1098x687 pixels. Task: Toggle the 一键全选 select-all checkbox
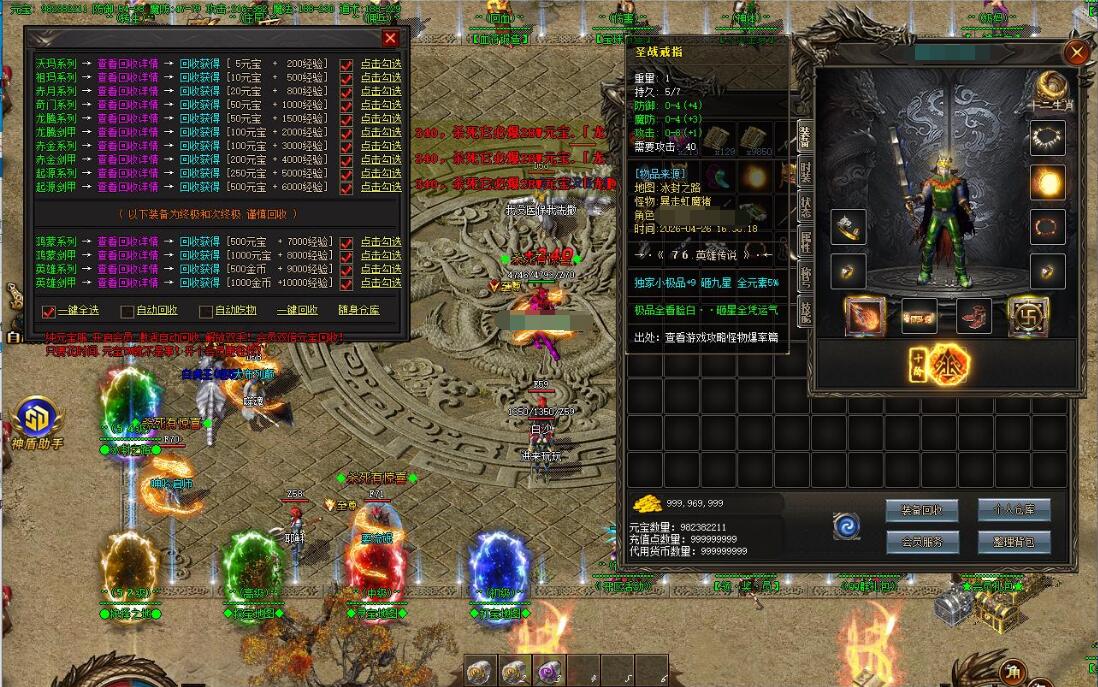49,311
